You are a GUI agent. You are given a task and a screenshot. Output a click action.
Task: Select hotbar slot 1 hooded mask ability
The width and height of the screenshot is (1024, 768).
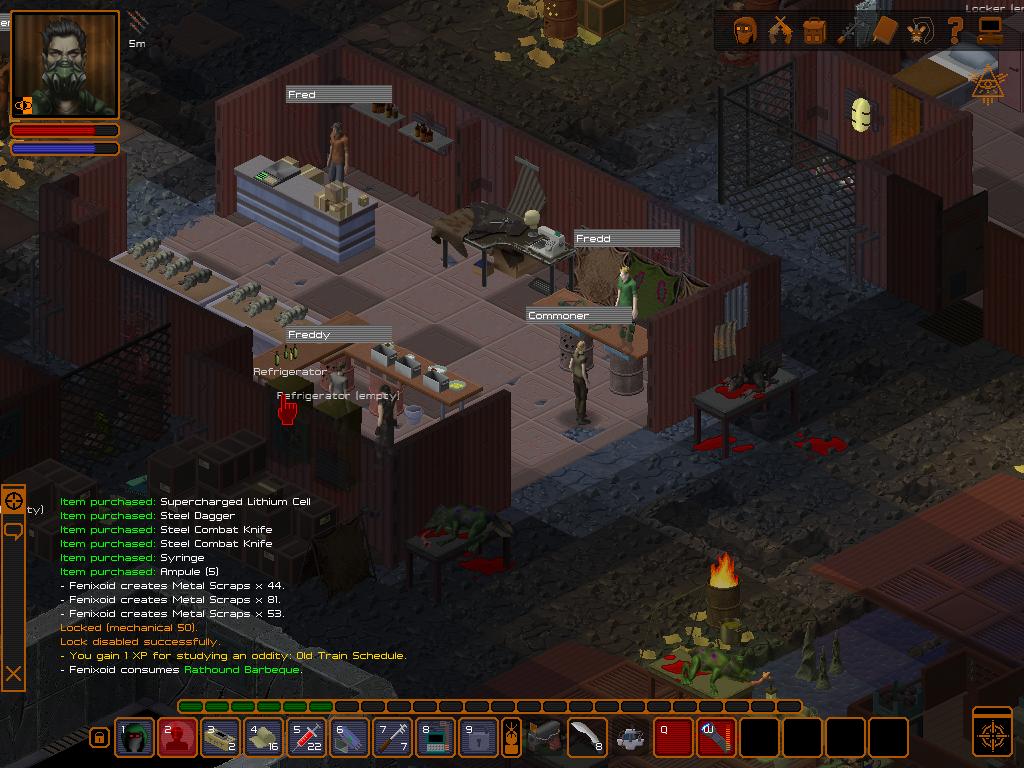tap(135, 738)
